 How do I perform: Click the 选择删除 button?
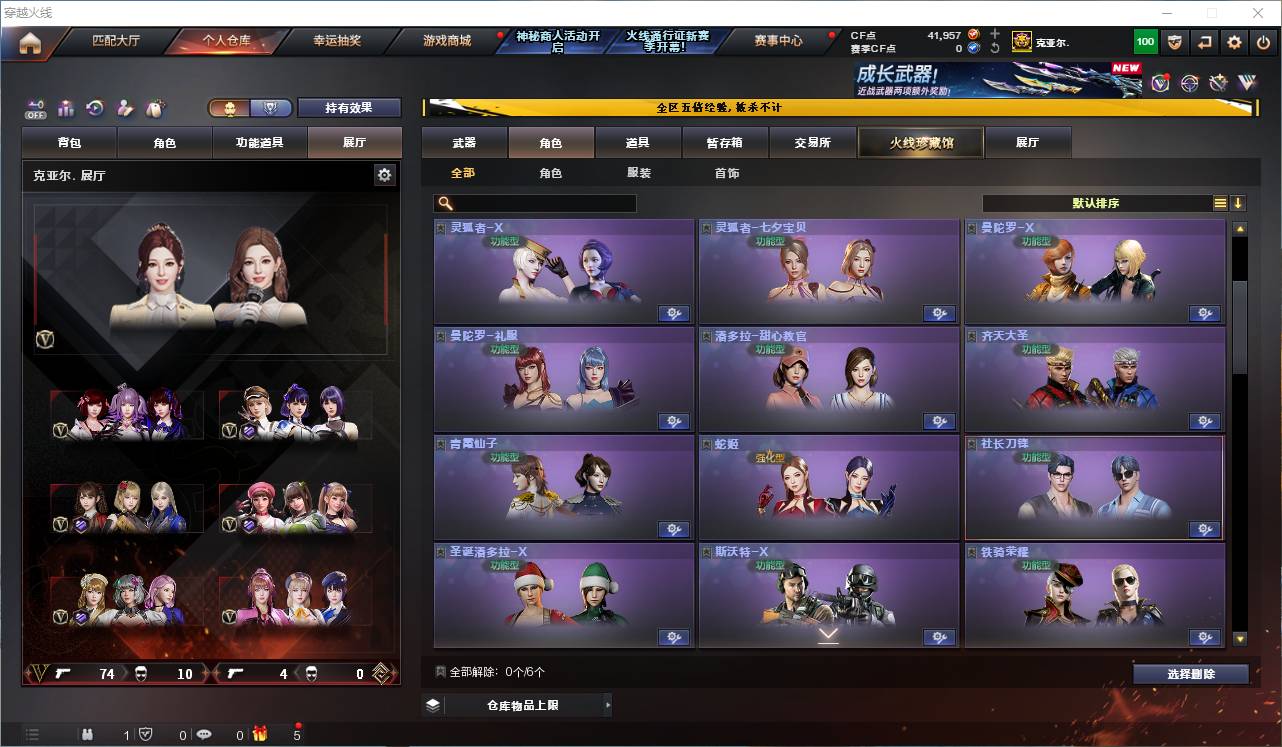coord(1191,673)
